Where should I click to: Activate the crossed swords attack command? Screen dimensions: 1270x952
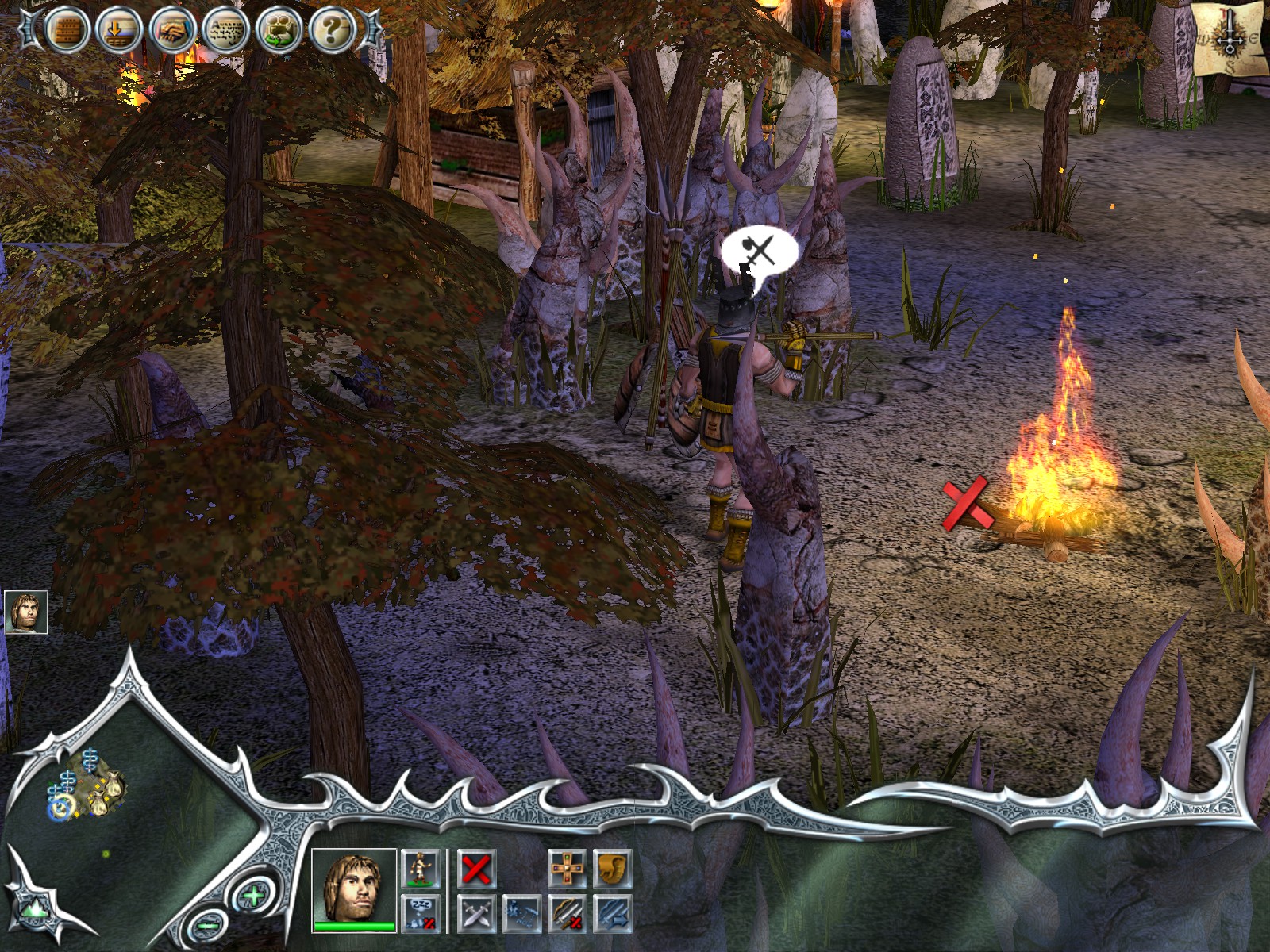click(x=476, y=912)
